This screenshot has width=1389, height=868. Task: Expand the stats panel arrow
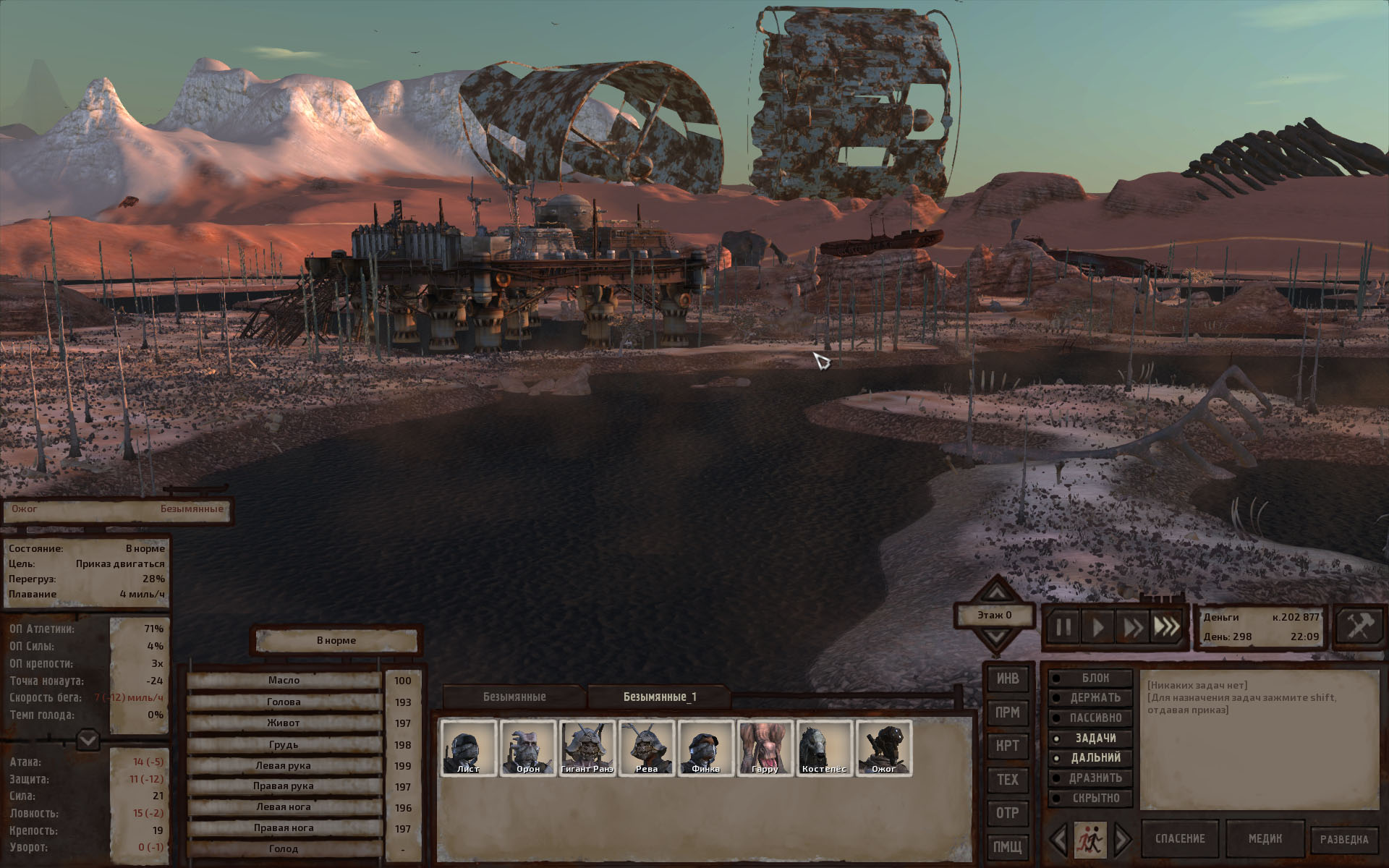[88, 740]
